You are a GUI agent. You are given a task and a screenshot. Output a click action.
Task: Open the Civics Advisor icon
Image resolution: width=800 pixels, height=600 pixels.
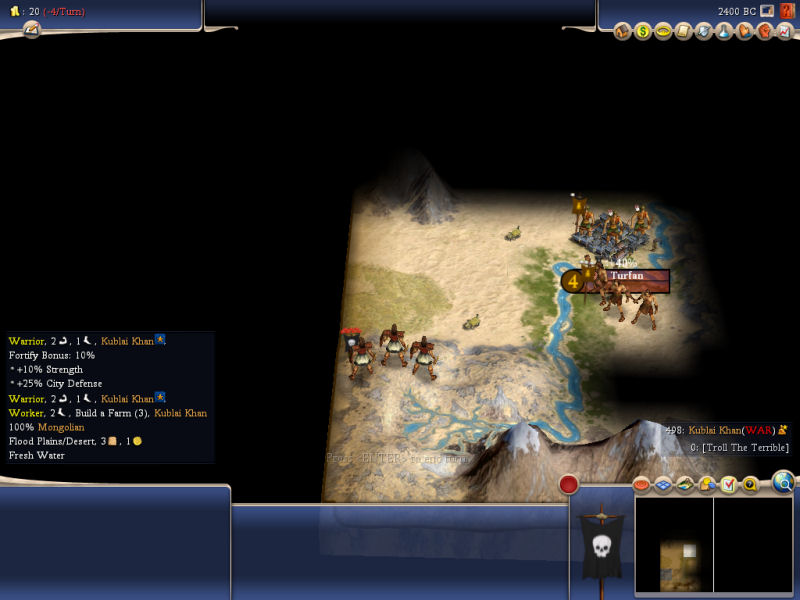tap(663, 32)
